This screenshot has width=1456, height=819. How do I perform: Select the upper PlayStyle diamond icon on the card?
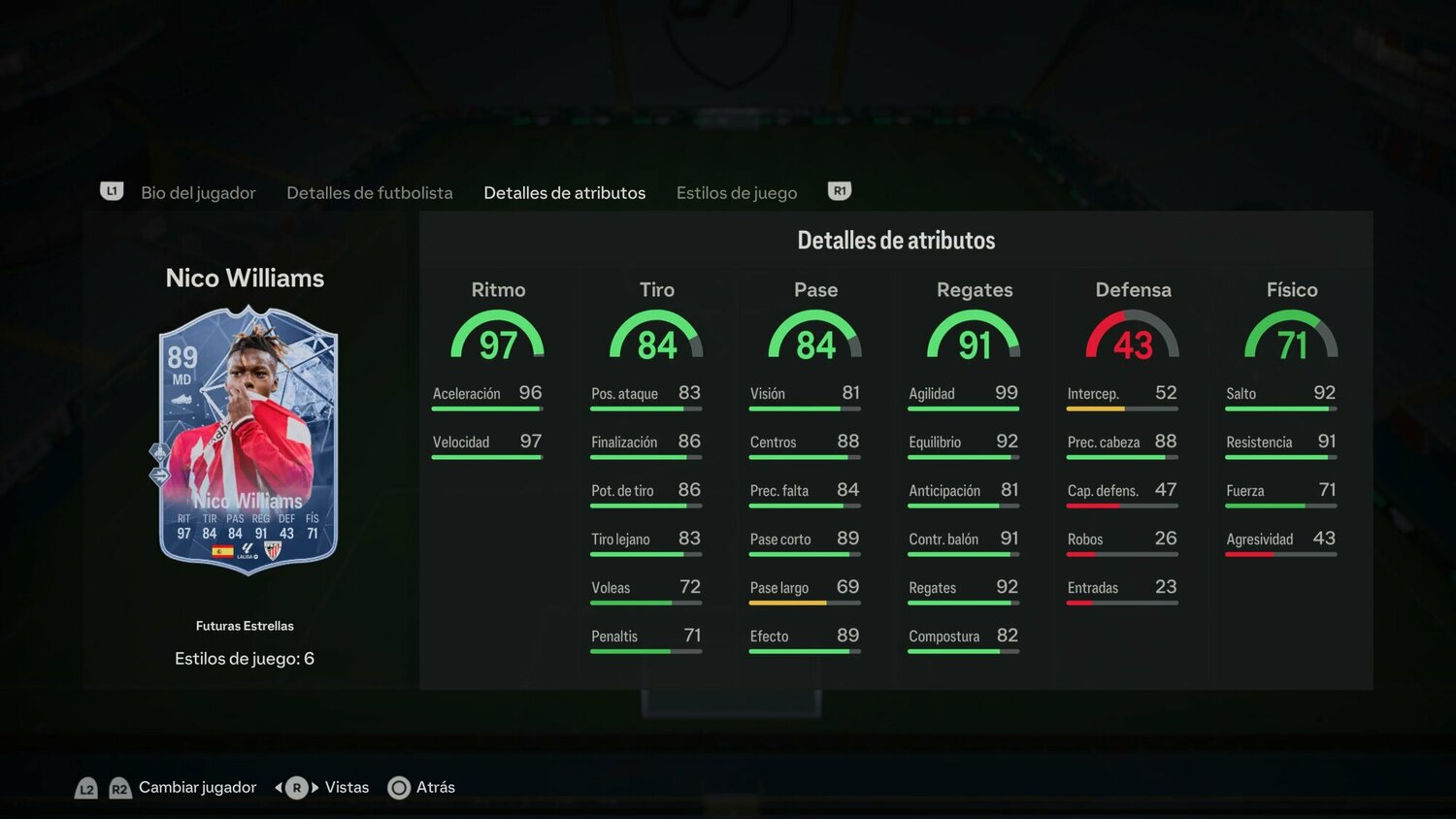159,452
